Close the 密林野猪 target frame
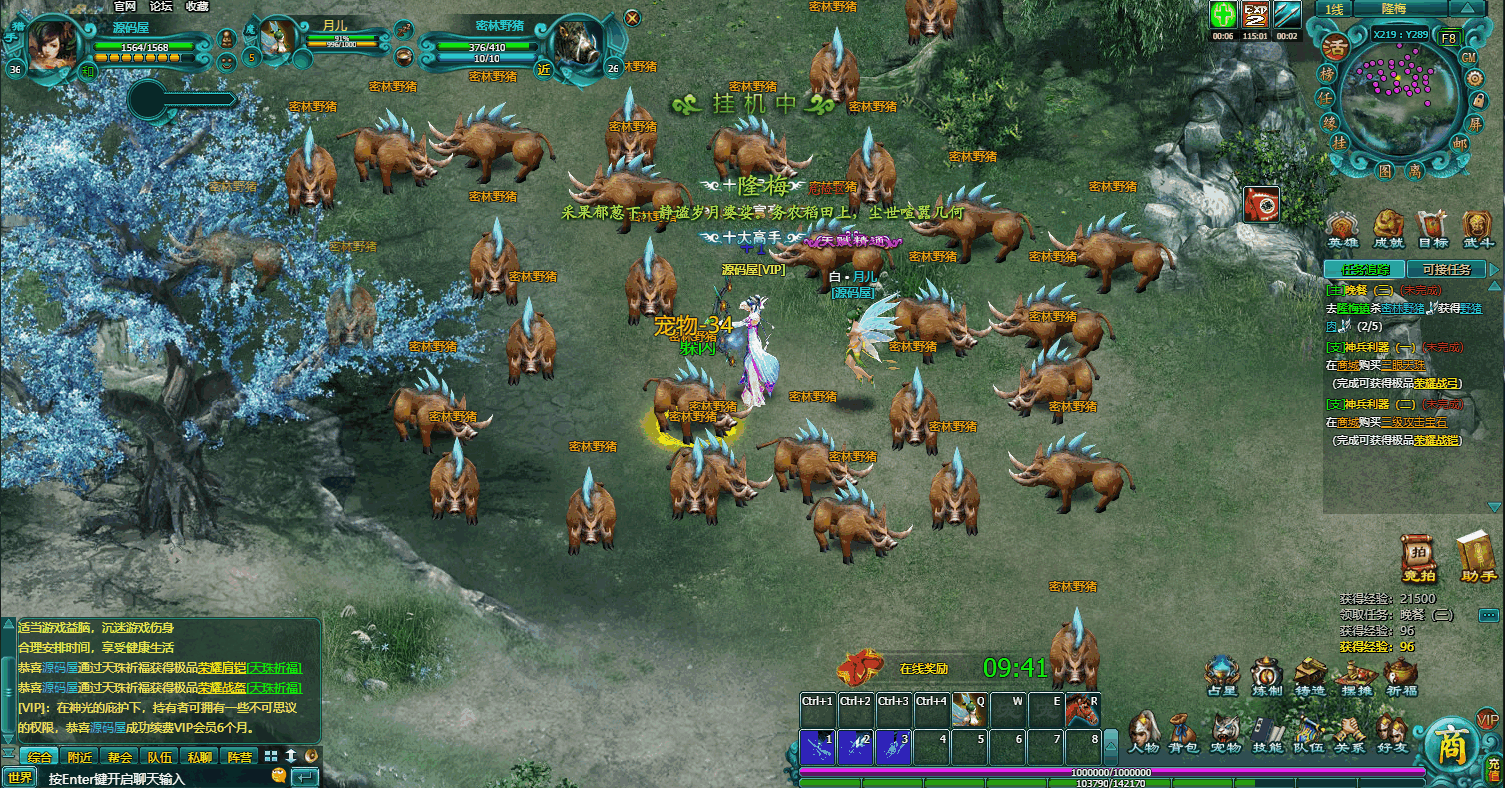 click(x=632, y=17)
